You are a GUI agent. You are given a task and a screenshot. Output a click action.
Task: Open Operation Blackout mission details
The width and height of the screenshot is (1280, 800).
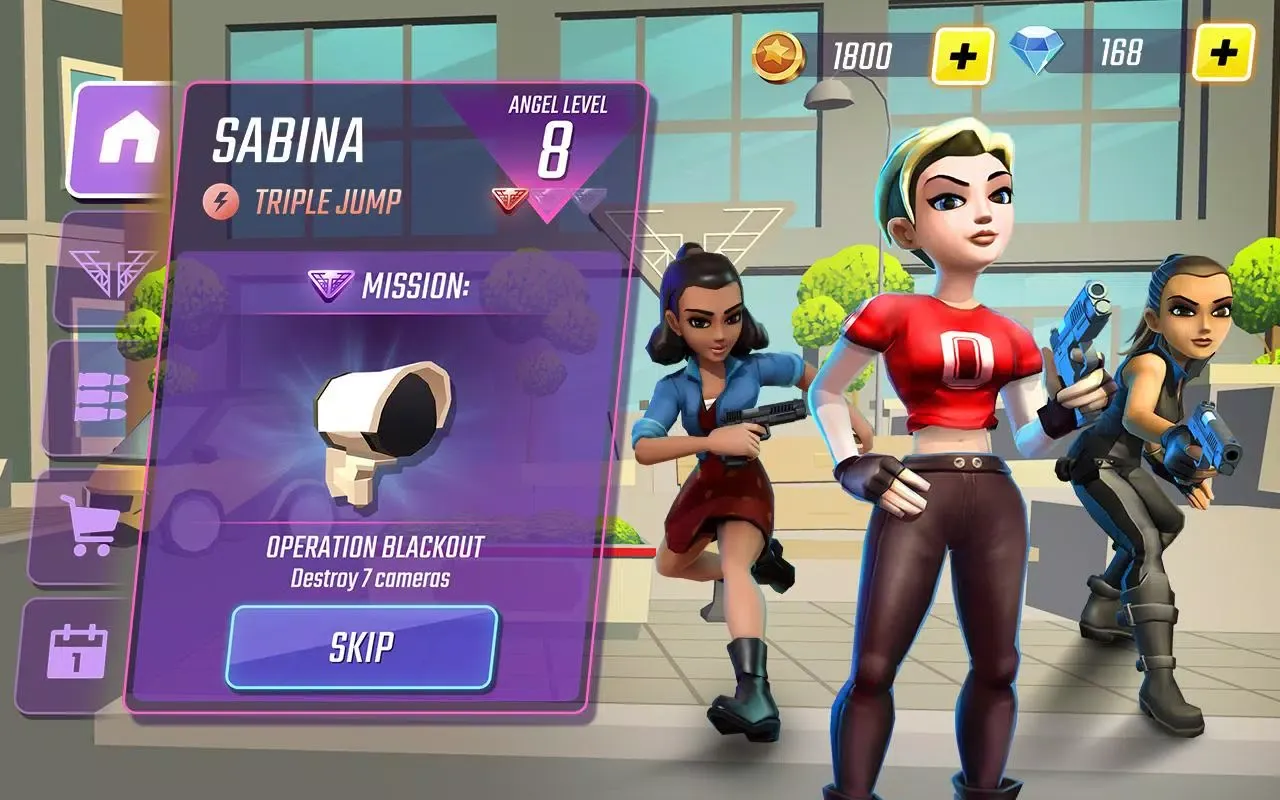point(374,547)
